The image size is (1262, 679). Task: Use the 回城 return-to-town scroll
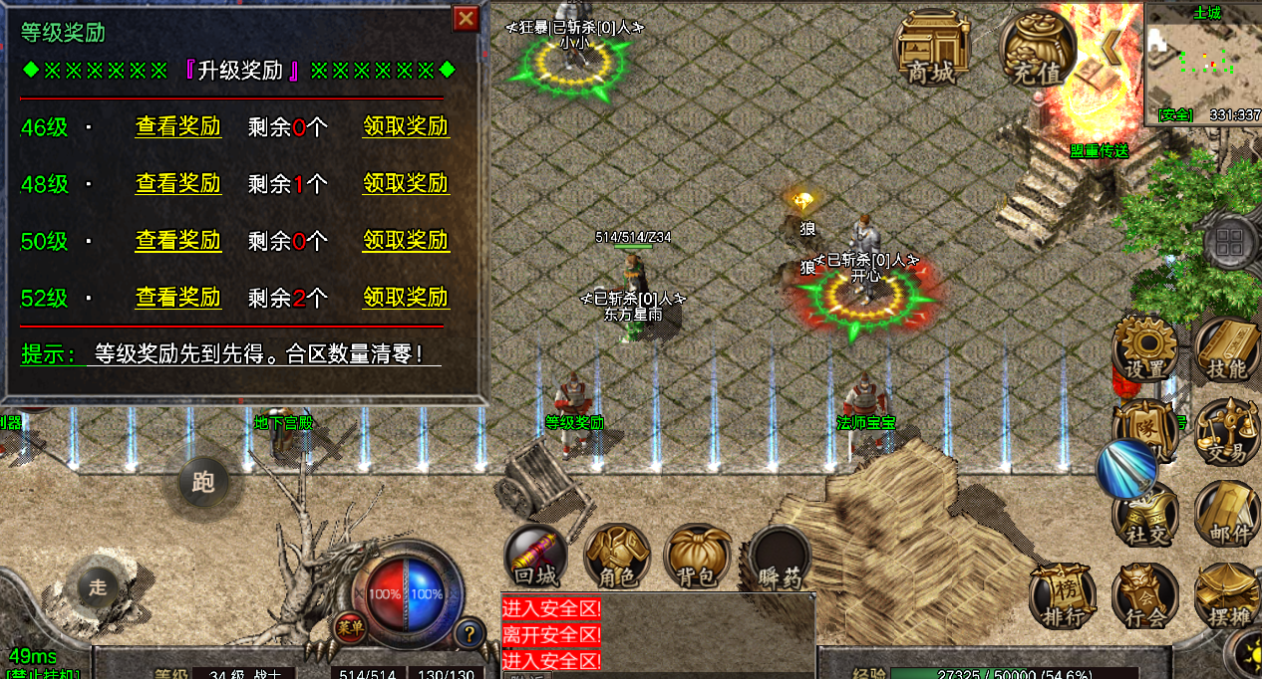(x=536, y=557)
